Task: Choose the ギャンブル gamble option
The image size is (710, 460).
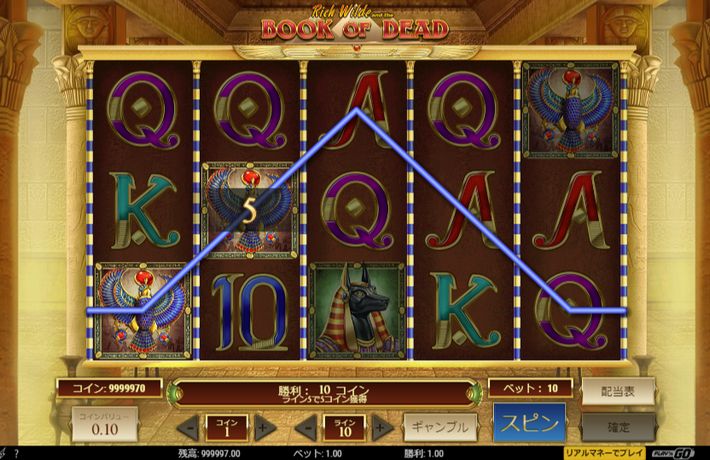Action: (440, 426)
